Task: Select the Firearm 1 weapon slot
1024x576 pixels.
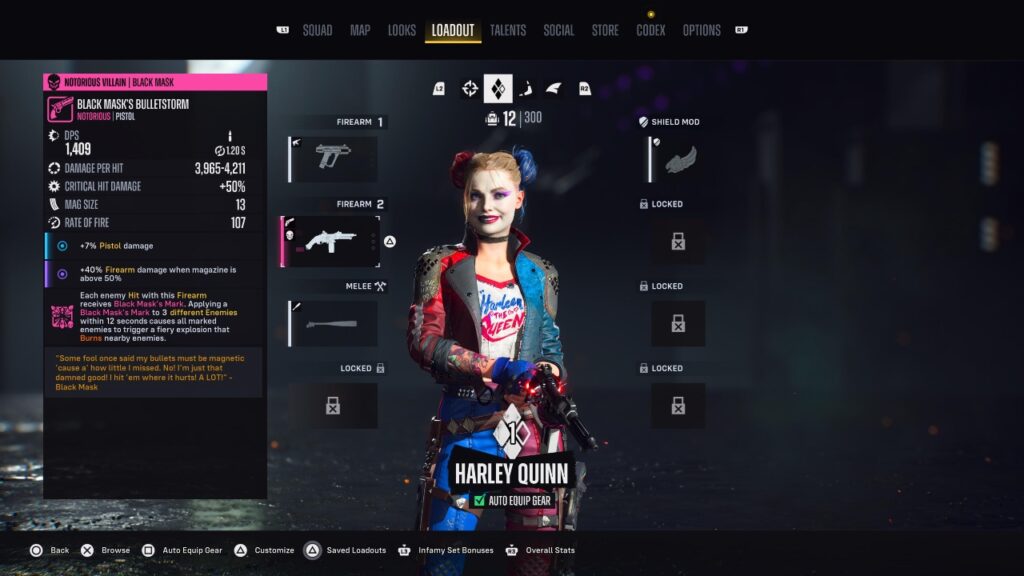Action: pyautogui.click(x=334, y=159)
